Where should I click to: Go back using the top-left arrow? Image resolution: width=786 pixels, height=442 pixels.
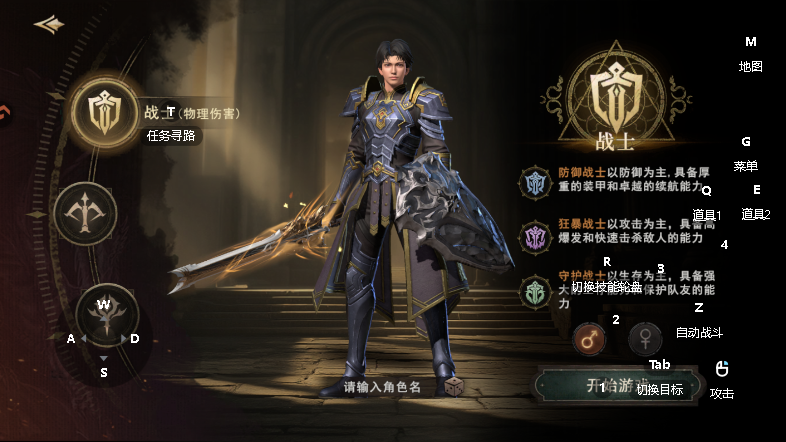(47, 24)
